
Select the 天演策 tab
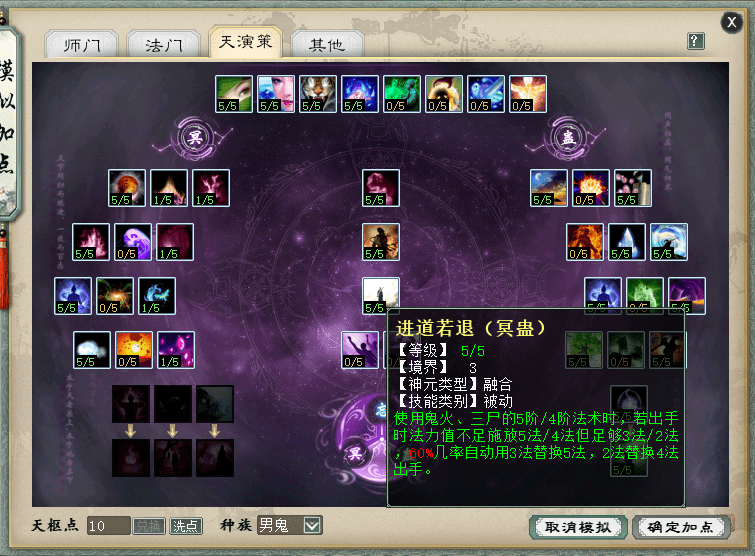coord(245,42)
